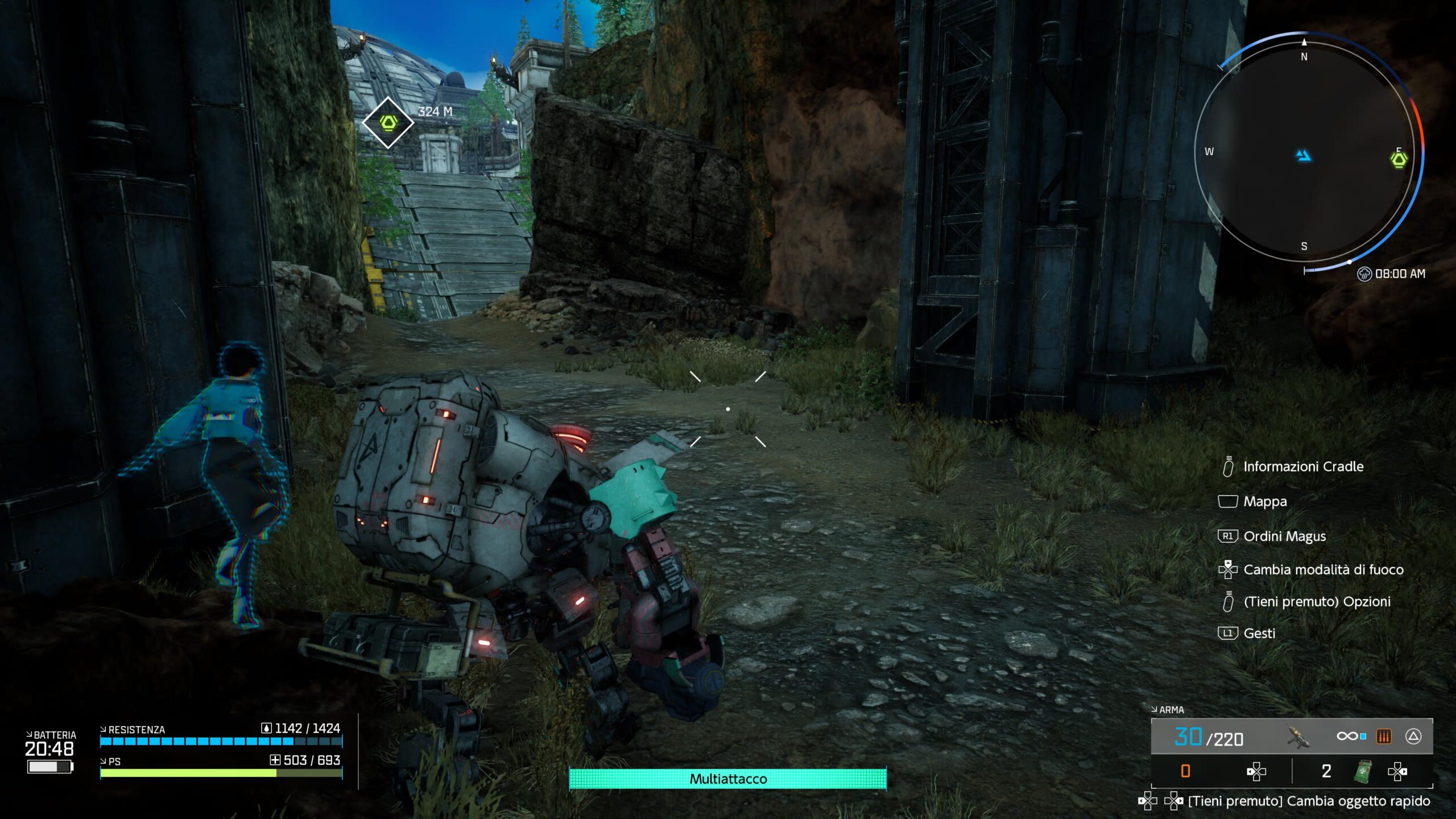Click the orange ammo type icon
This screenshot has height=819, width=1456.
[x=1383, y=737]
